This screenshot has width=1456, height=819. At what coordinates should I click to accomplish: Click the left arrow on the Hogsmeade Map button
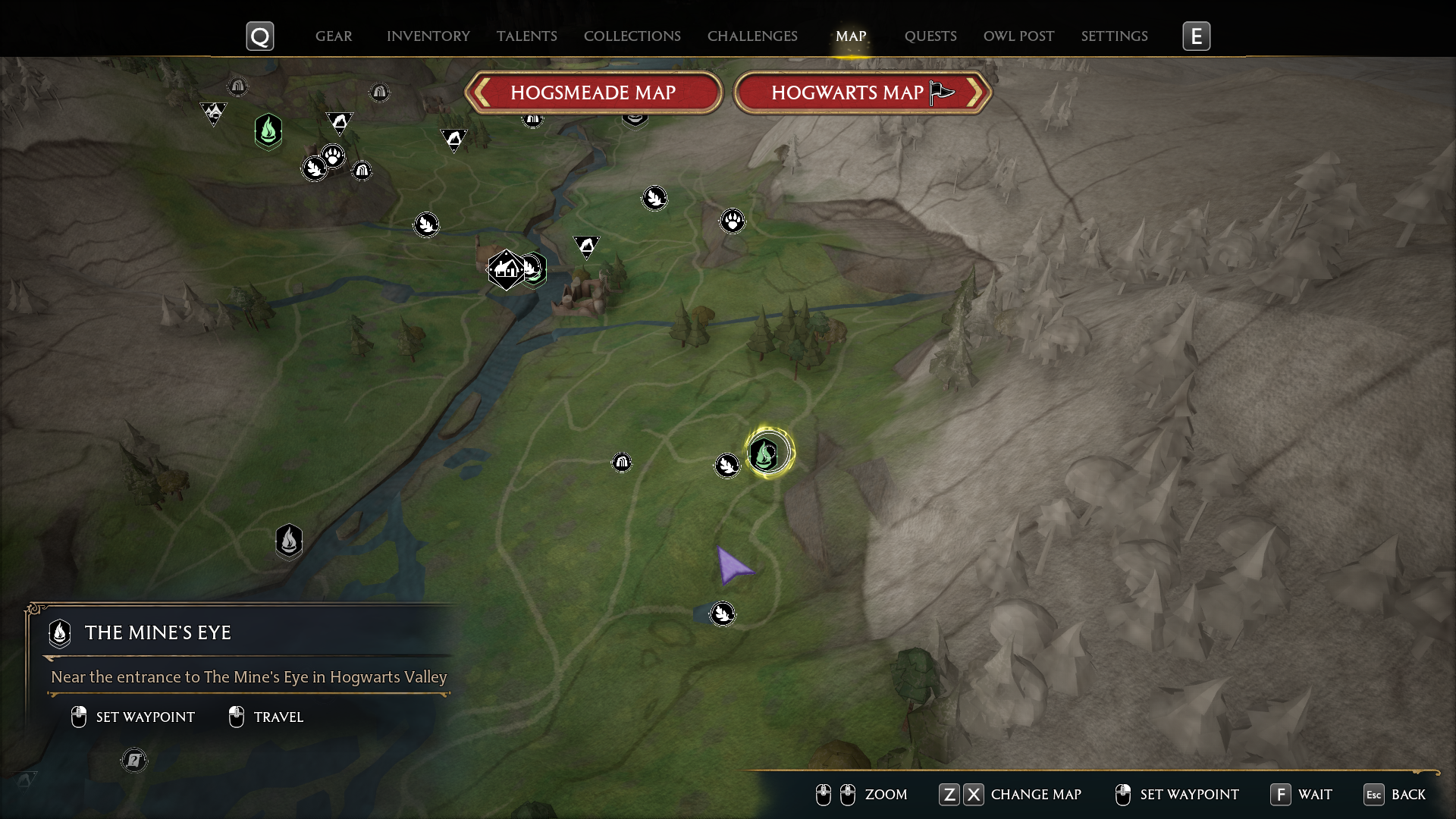[x=483, y=93]
